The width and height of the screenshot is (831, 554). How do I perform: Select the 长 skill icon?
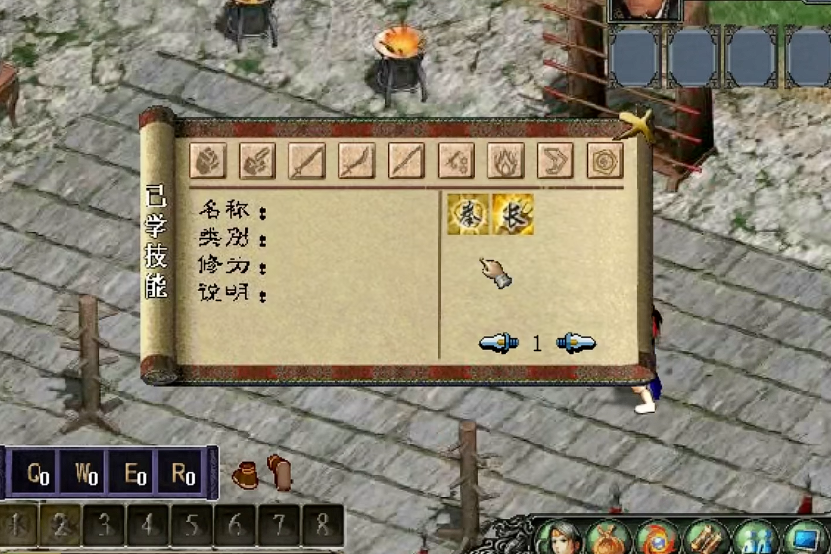coord(513,215)
